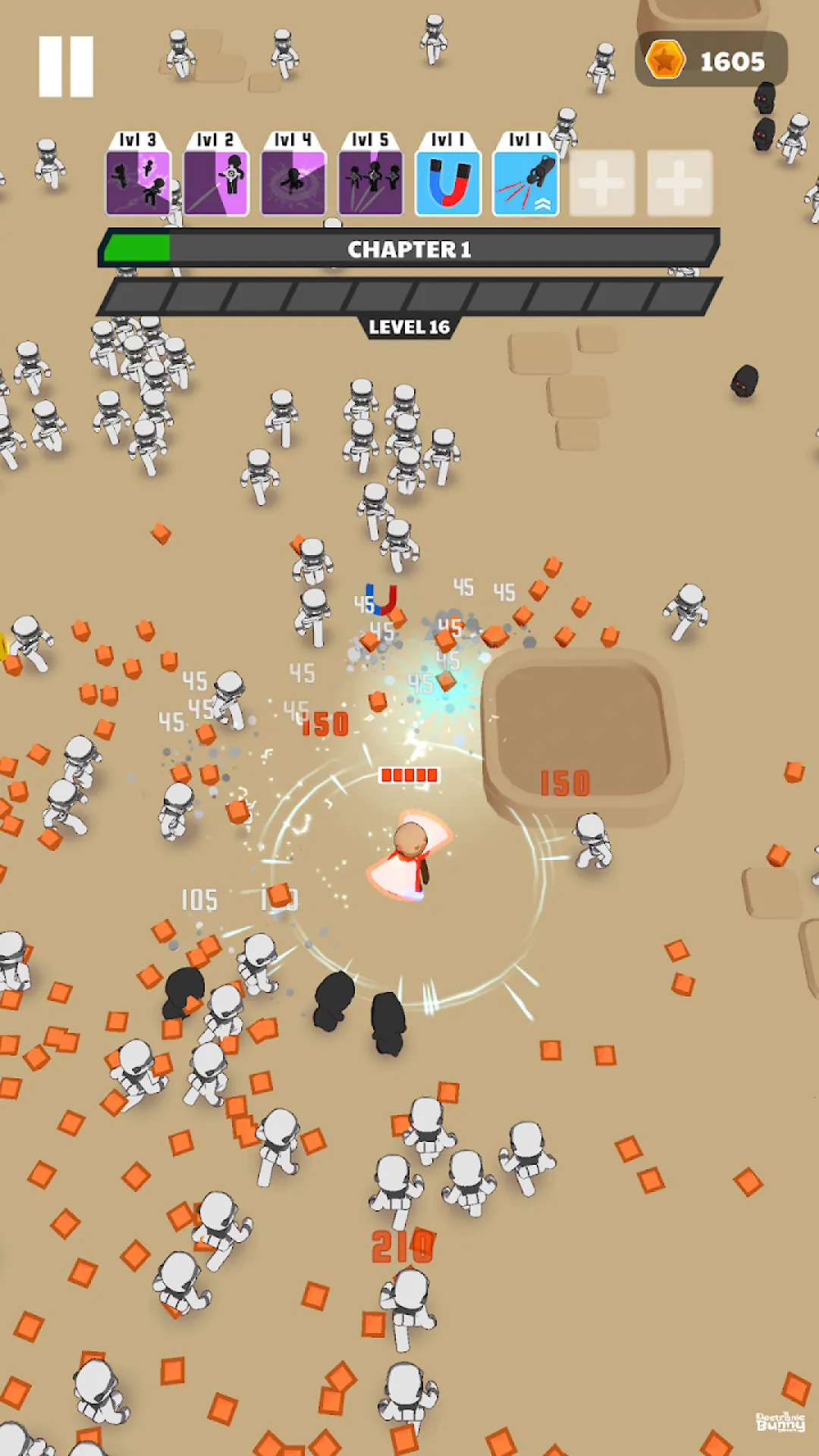Select the lvl 4 ground shockwave skill
This screenshot has width=819, height=1456.
[293, 182]
